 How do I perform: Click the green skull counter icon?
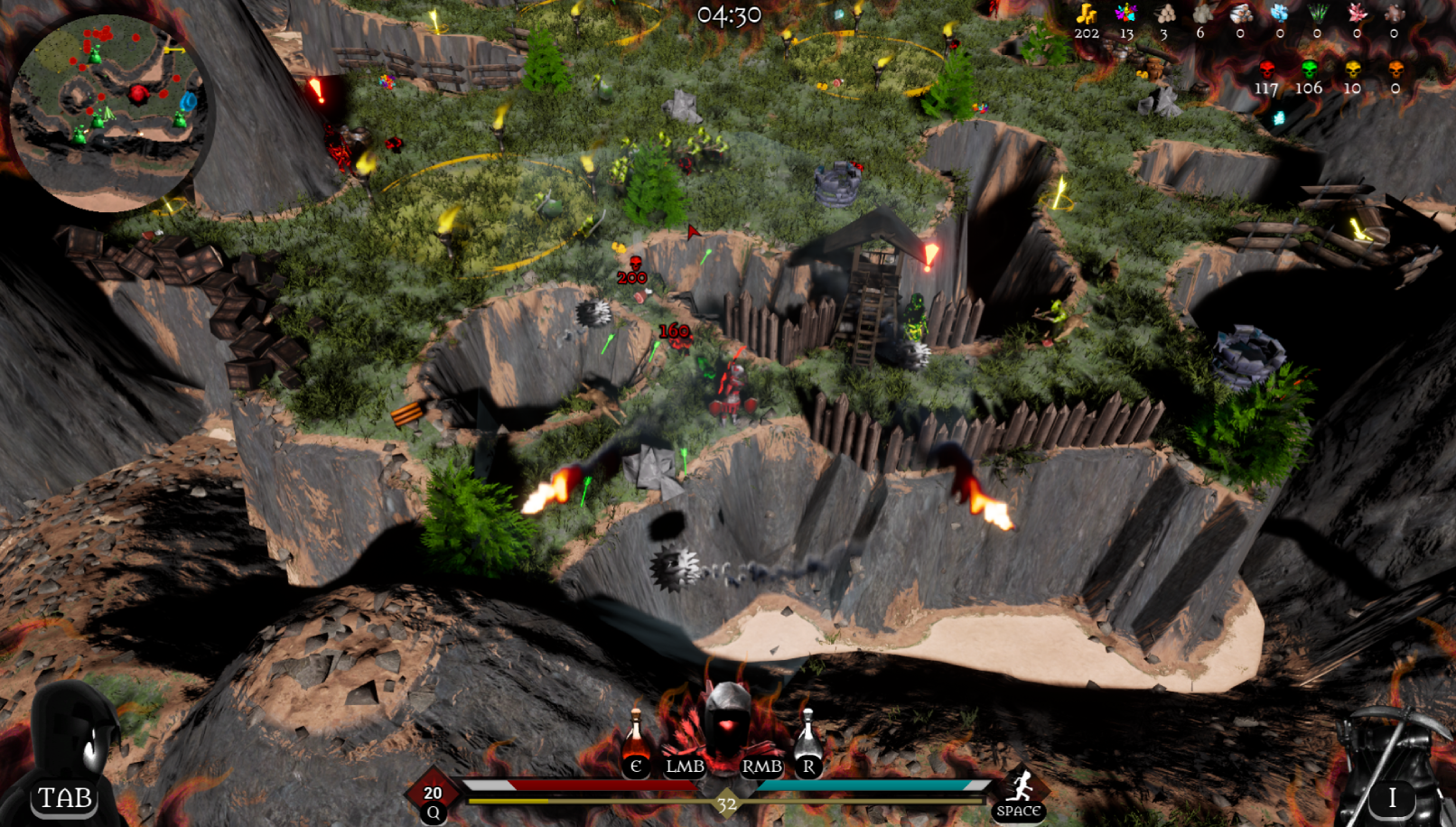tap(1309, 70)
